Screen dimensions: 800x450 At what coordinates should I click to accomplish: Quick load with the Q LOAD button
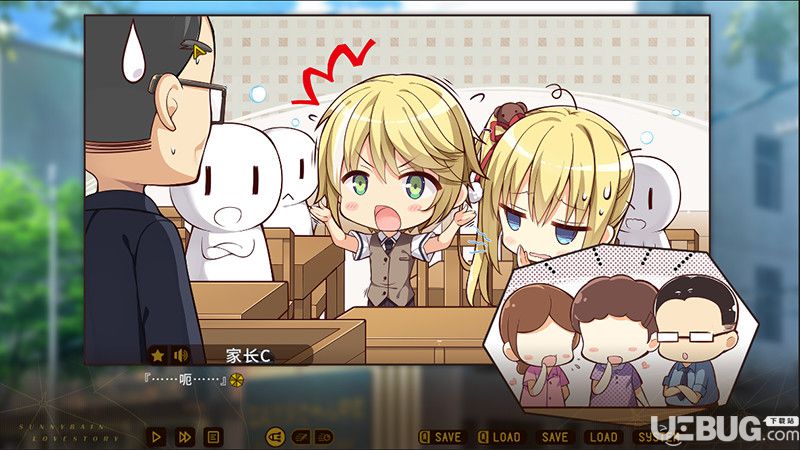coord(499,436)
